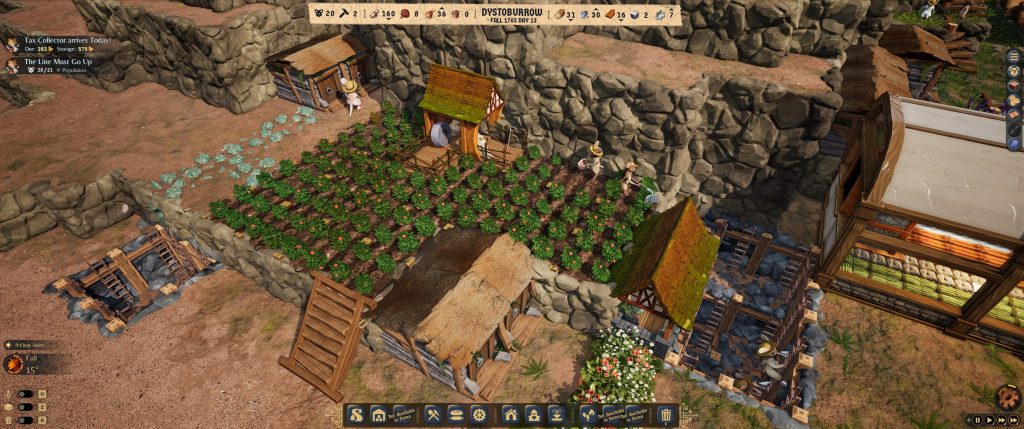Choose the cogwheel industry category
Screen dimensions: 1024x429
(x=480, y=414)
